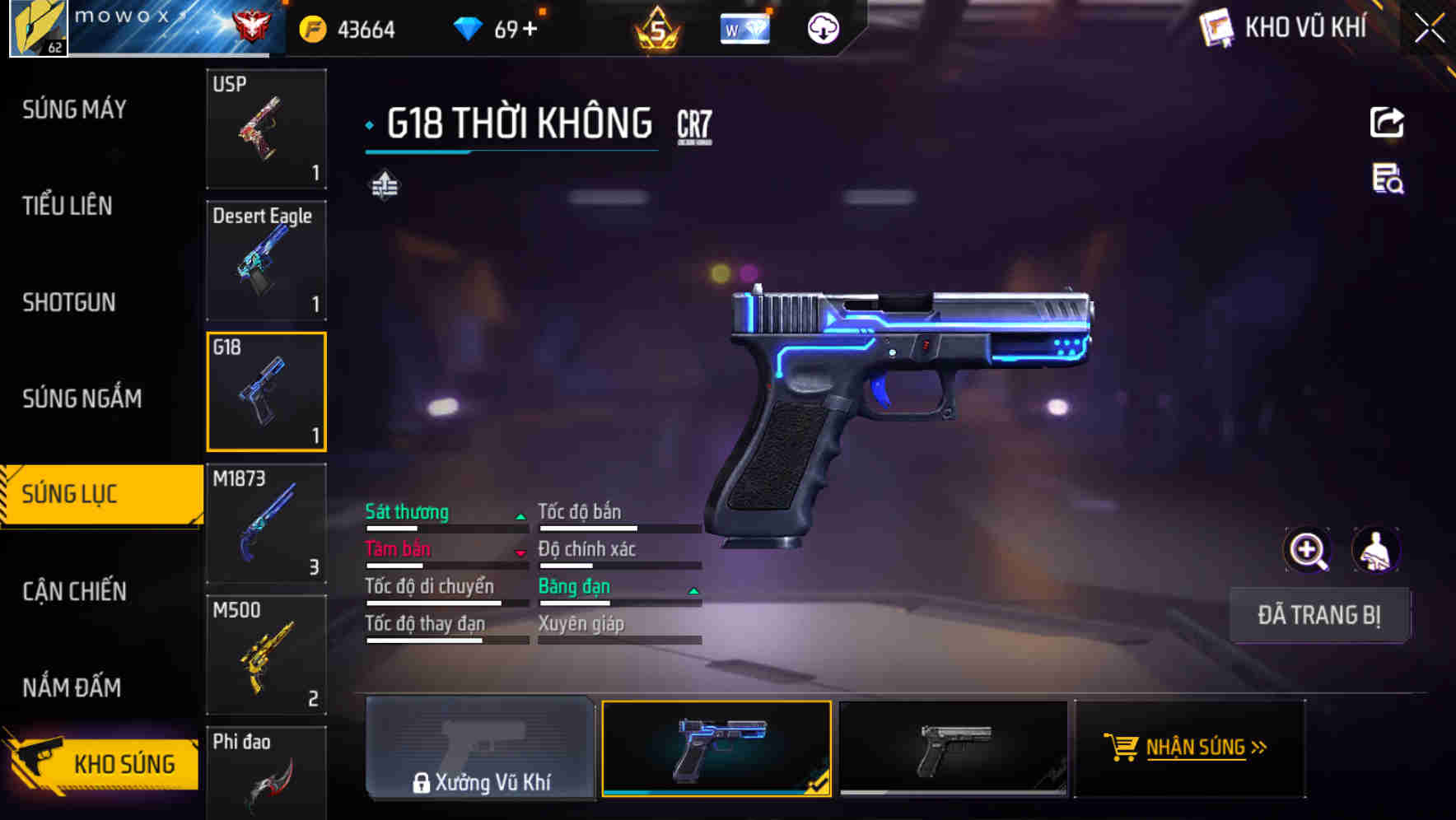The height and width of the screenshot is (820, 1456).
Task: Open the W weapon token icon
Action: pyautogui.click(x=744, y=27)
